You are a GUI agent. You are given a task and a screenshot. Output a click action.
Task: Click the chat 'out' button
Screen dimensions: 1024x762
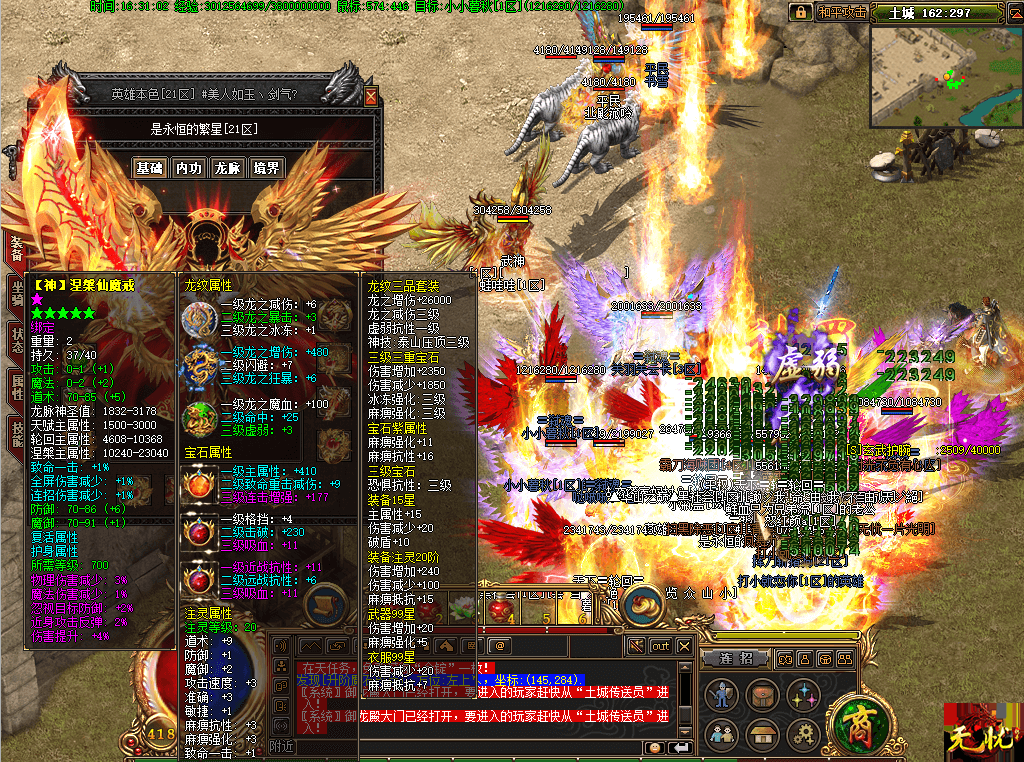pos(660,646)
